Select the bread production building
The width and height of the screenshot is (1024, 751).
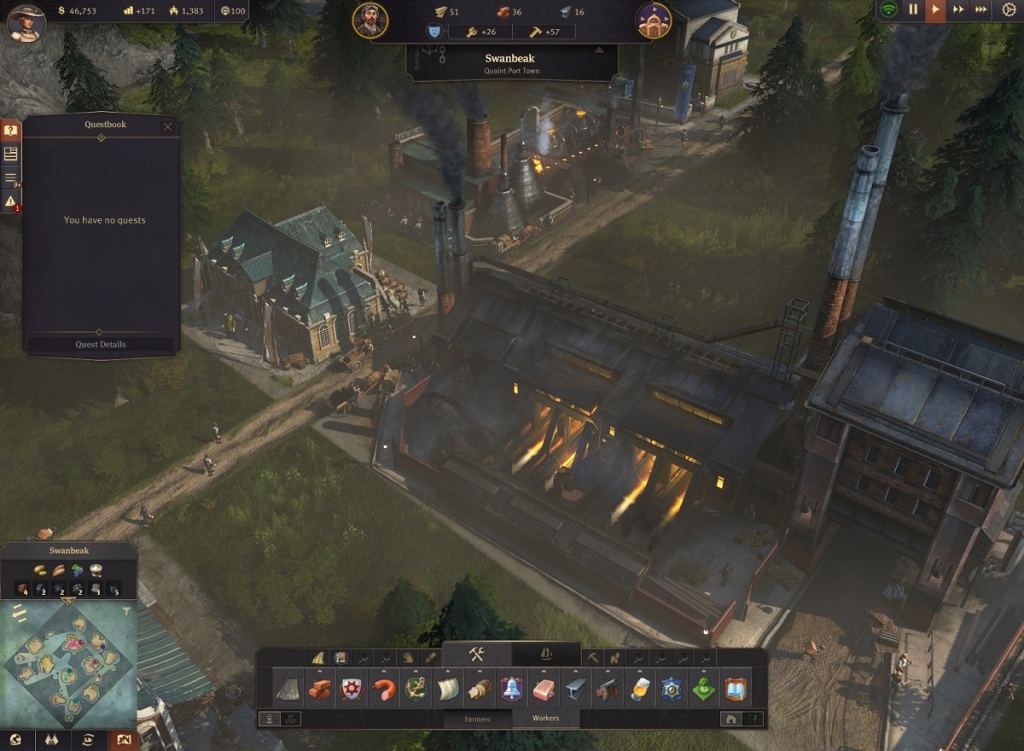coord(479,689)
